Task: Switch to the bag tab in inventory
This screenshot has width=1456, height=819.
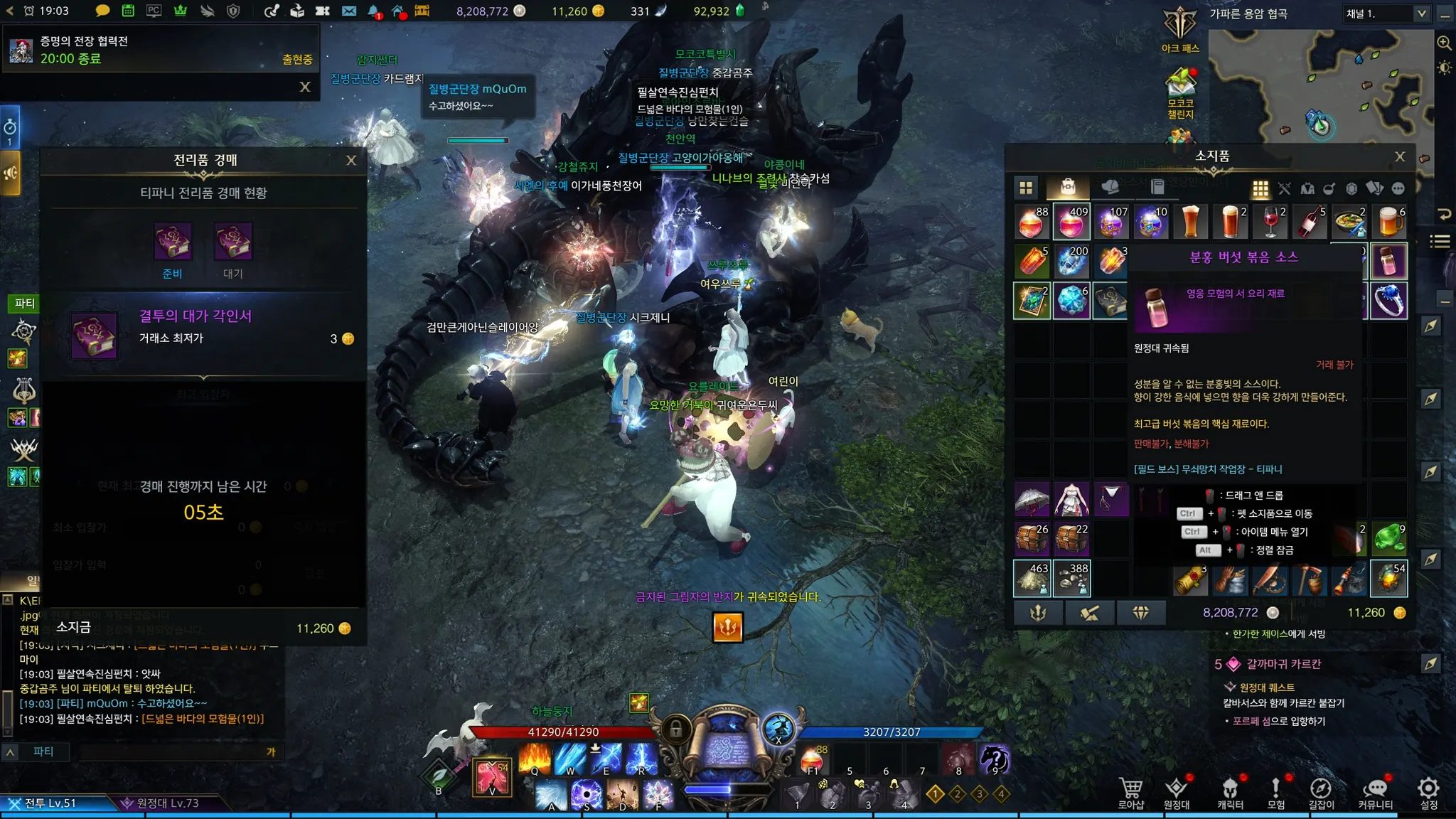Action: pos(1067,188)
